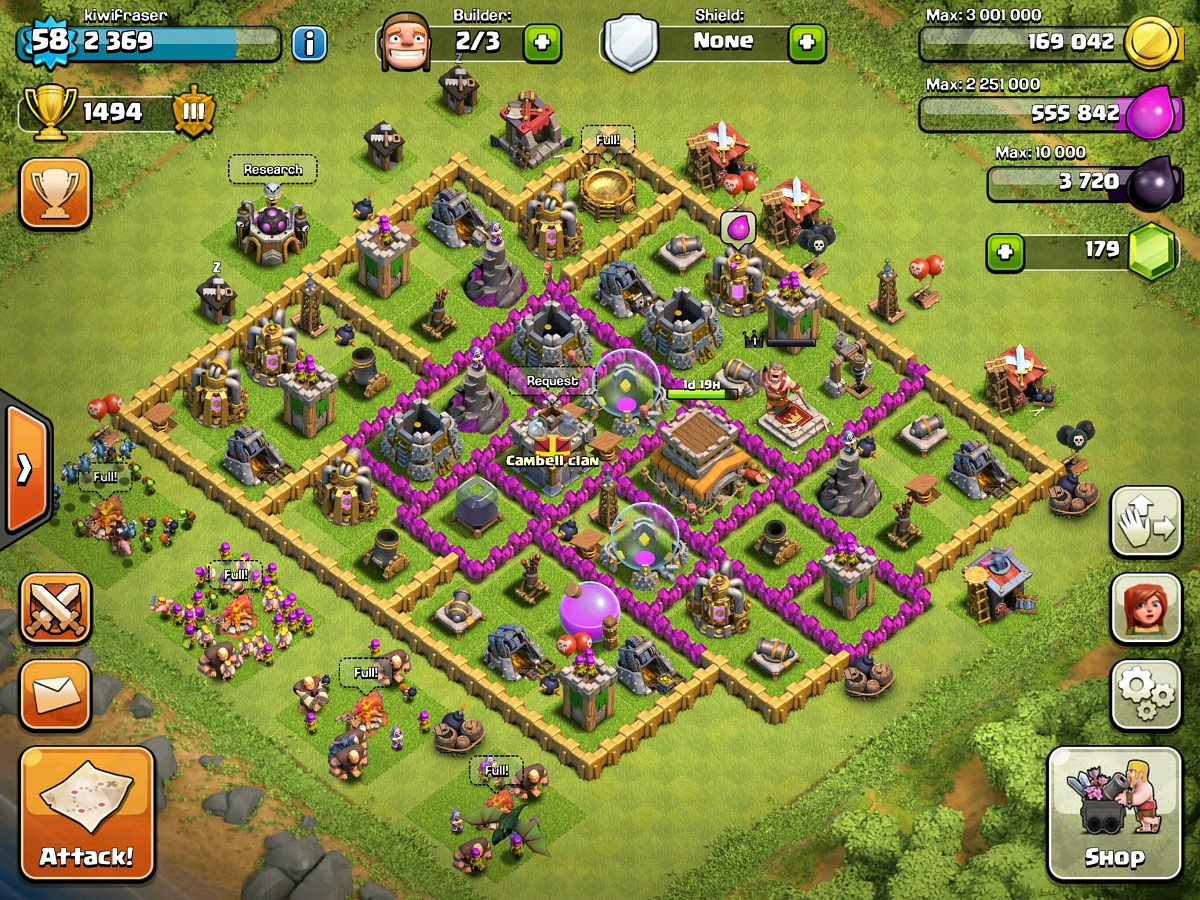The height and width of the screenshot is (900, 1200).
Task: Tap the Request bubble on clan castle
Action: click(x=552, y=381)
